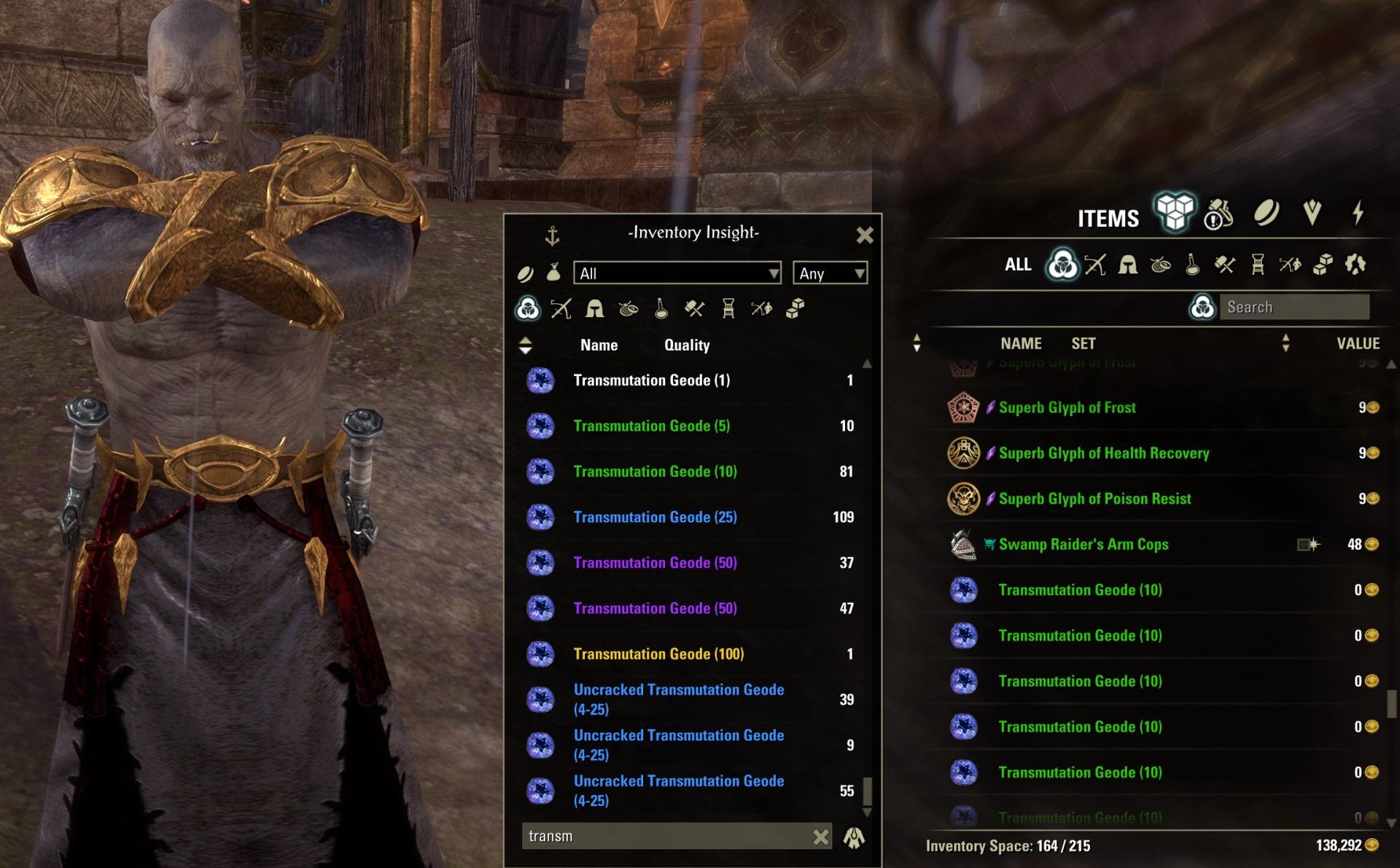Focus the inventory Search box

coord(1294,308)
